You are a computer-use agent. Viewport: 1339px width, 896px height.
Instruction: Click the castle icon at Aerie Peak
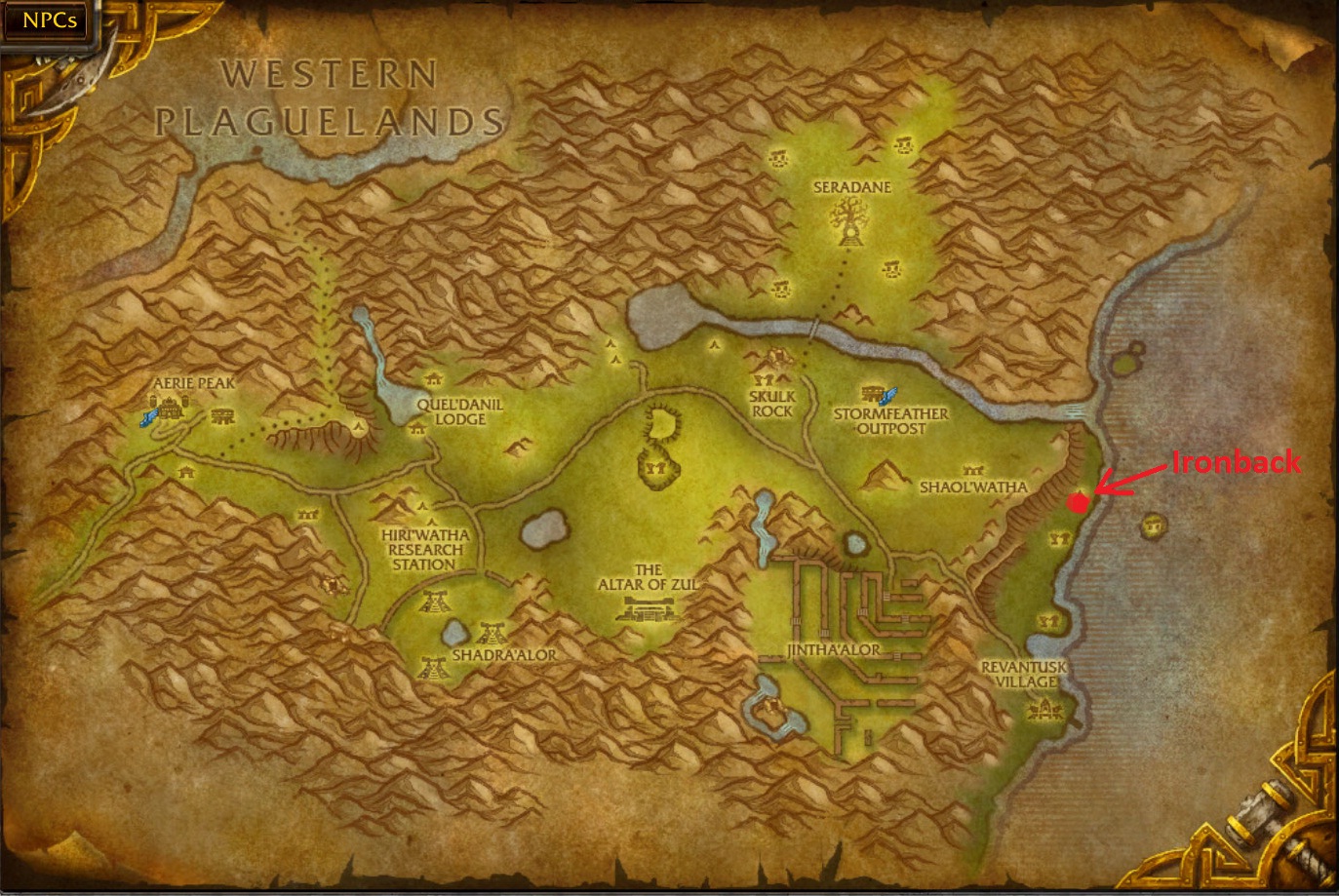tap(169, 408)
